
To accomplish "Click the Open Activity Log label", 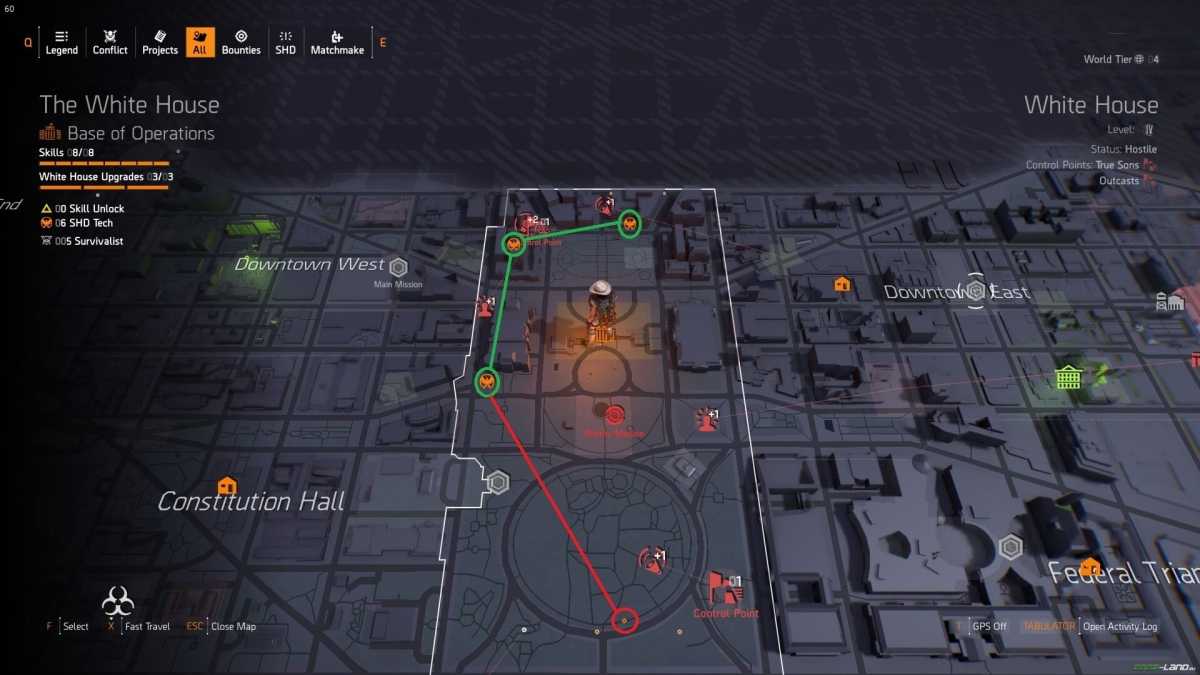I will pos(1120,627).
